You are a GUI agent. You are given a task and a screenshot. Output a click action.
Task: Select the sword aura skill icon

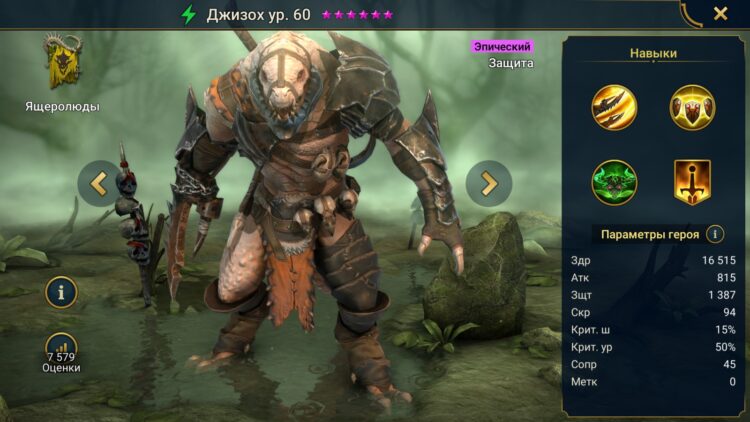point(691,181)
